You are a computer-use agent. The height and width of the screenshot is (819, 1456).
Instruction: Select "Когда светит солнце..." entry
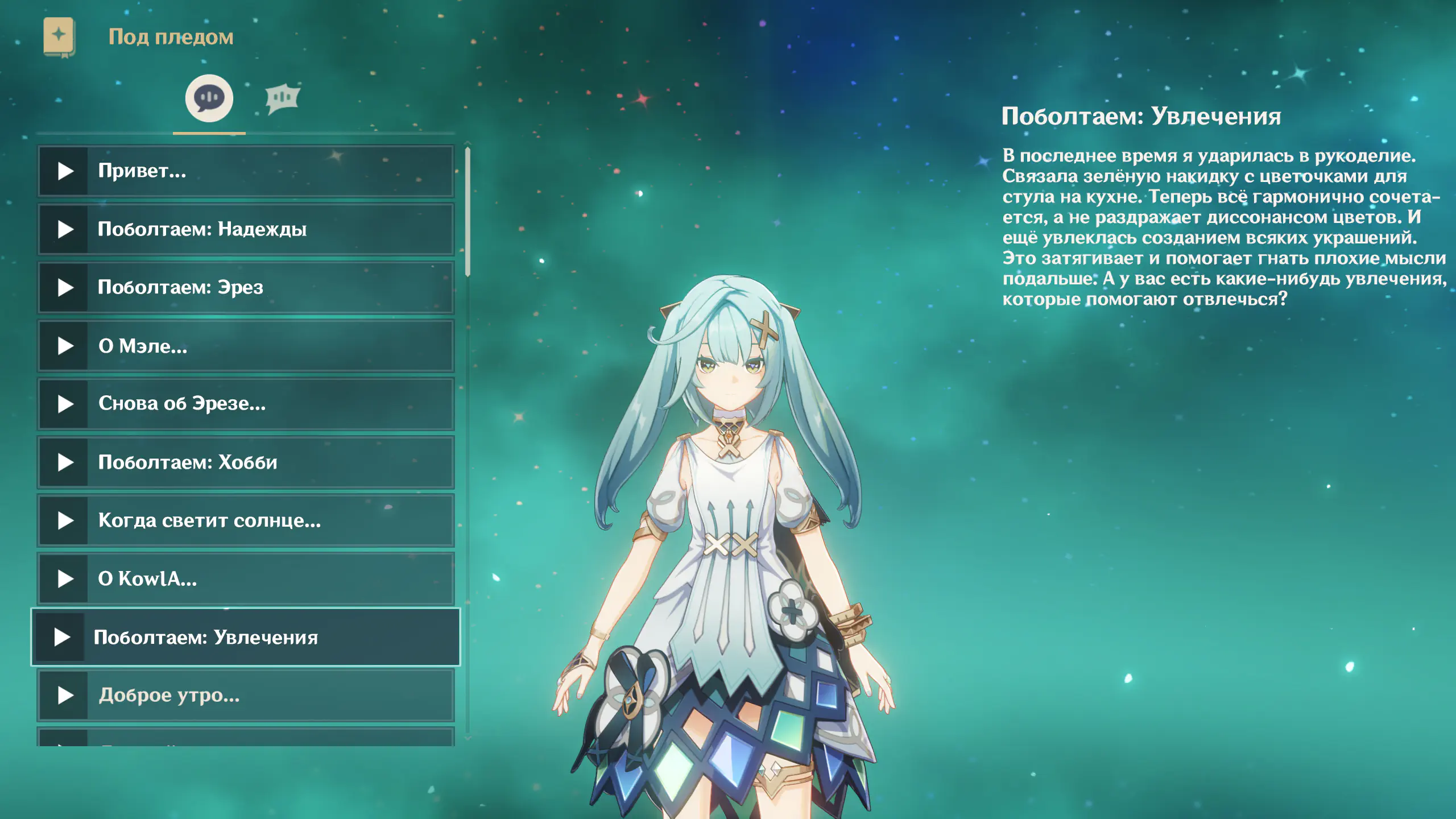tap(246, 520)
